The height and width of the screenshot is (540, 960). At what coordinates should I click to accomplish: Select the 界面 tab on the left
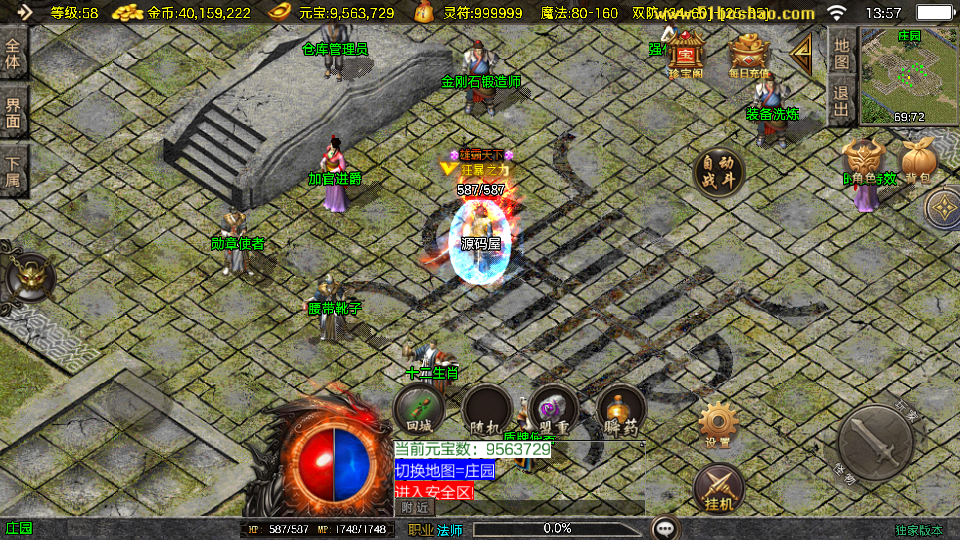coord(13,113)
